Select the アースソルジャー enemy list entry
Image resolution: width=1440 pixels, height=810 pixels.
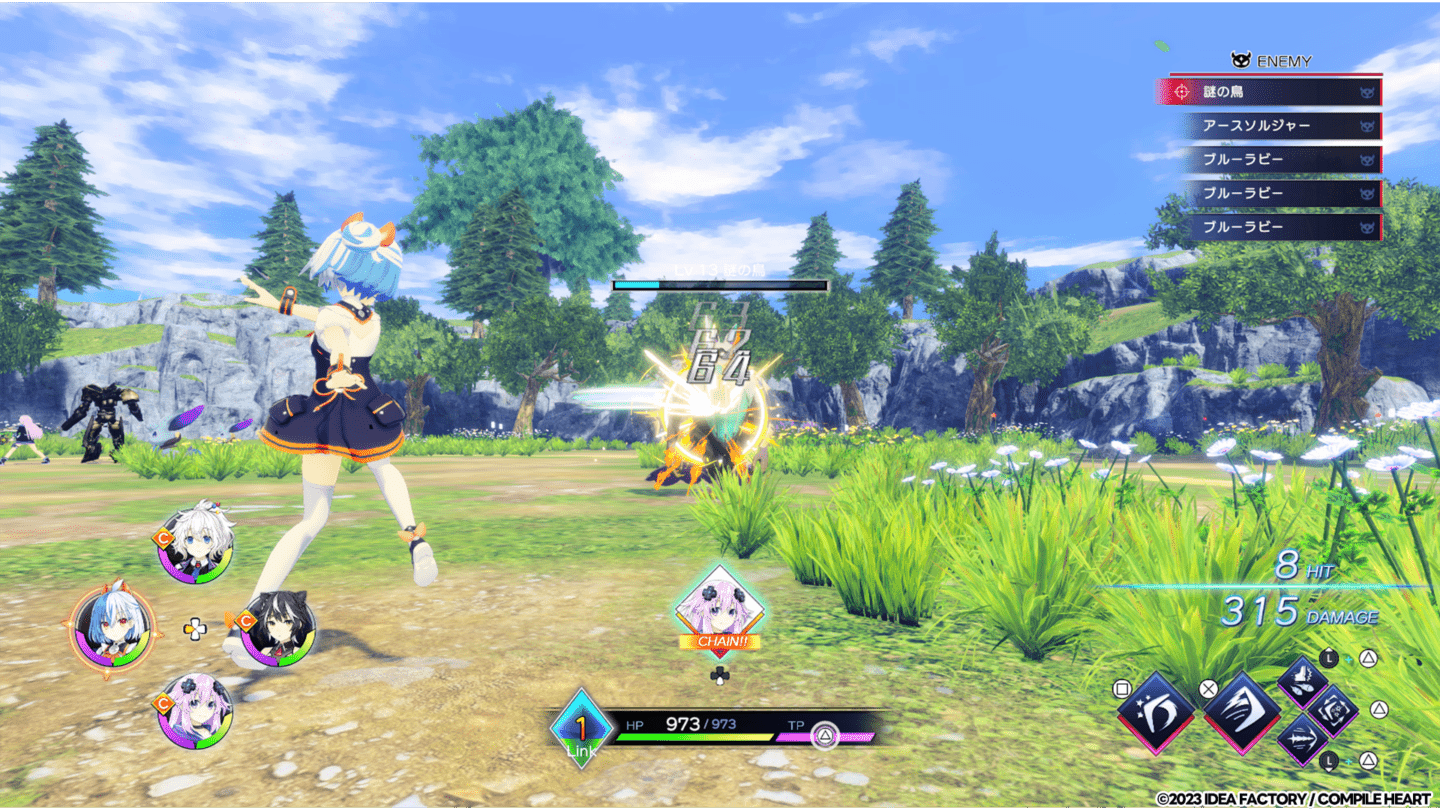pos(1270,126)
